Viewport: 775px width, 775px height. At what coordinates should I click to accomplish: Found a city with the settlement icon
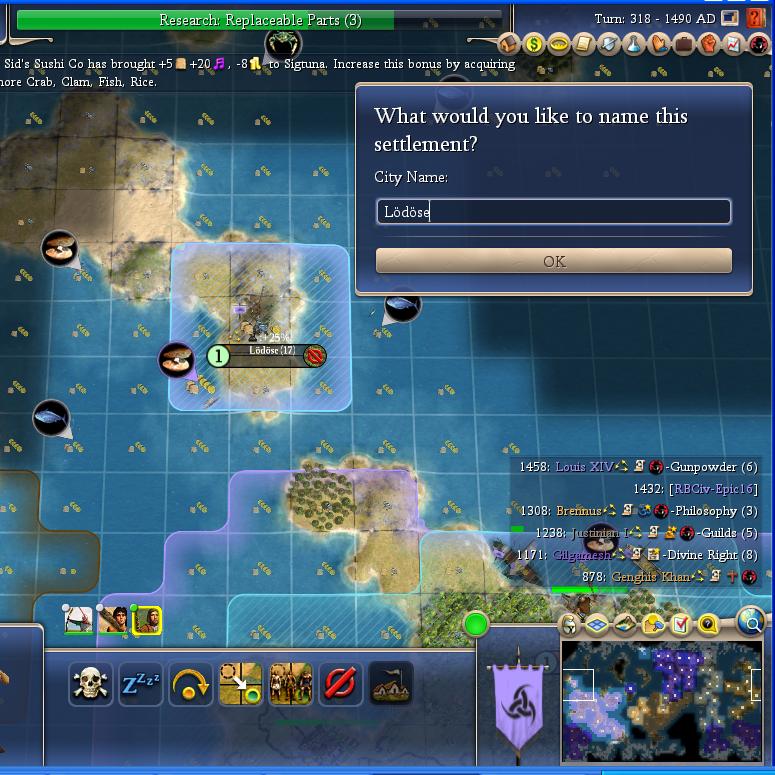pos(390,684)
